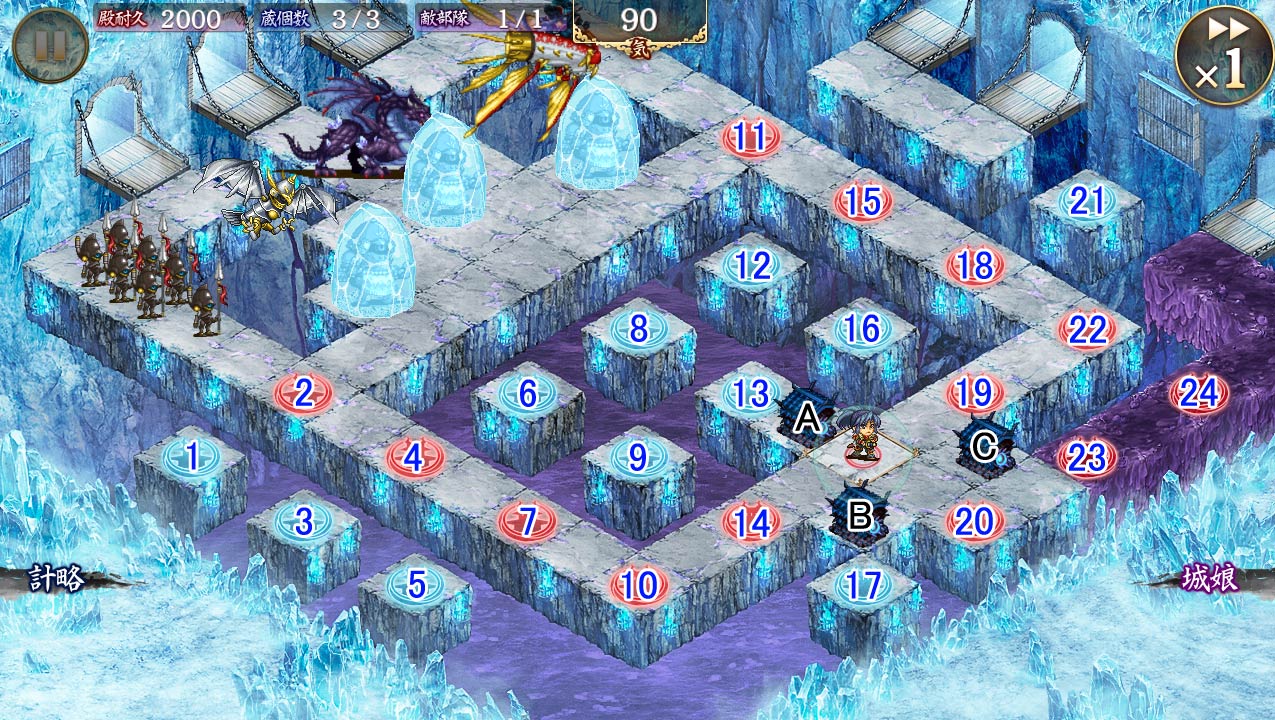1275x720 pixels.
Task: Open the 城娘 castle girl panel
Action: point(1210,580)
